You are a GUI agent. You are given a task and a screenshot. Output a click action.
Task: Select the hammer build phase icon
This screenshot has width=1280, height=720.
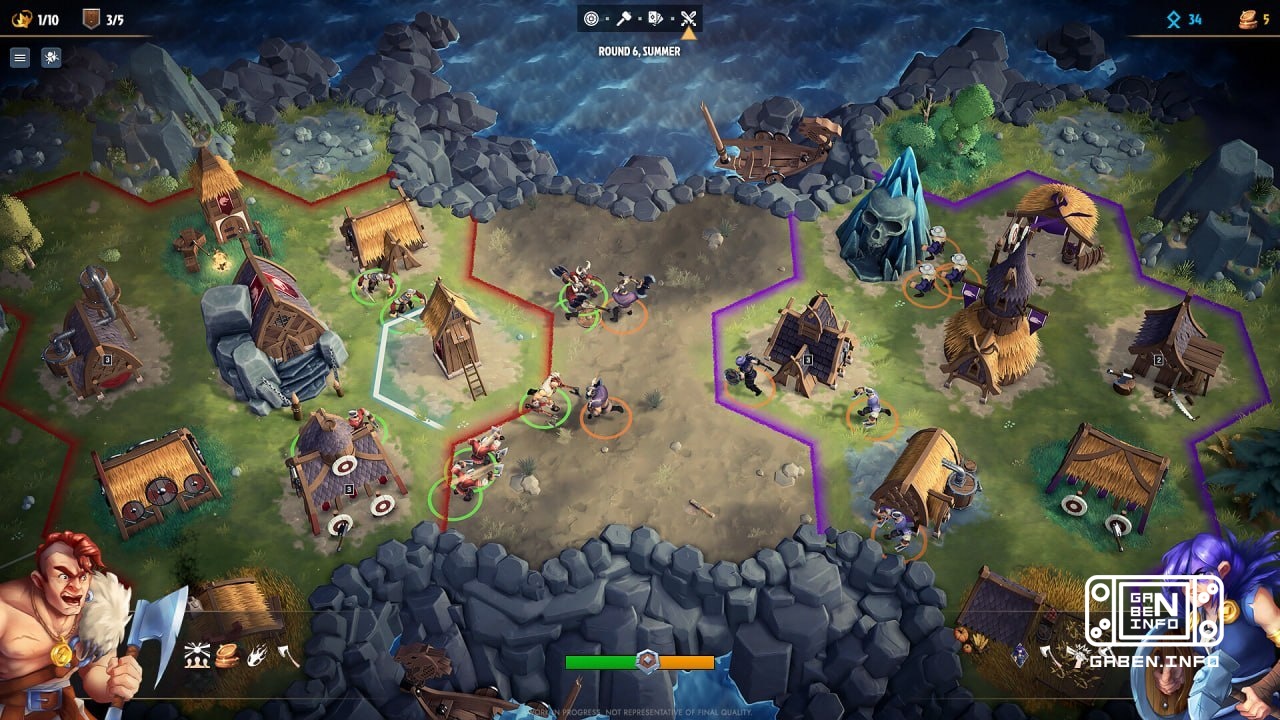623,18
